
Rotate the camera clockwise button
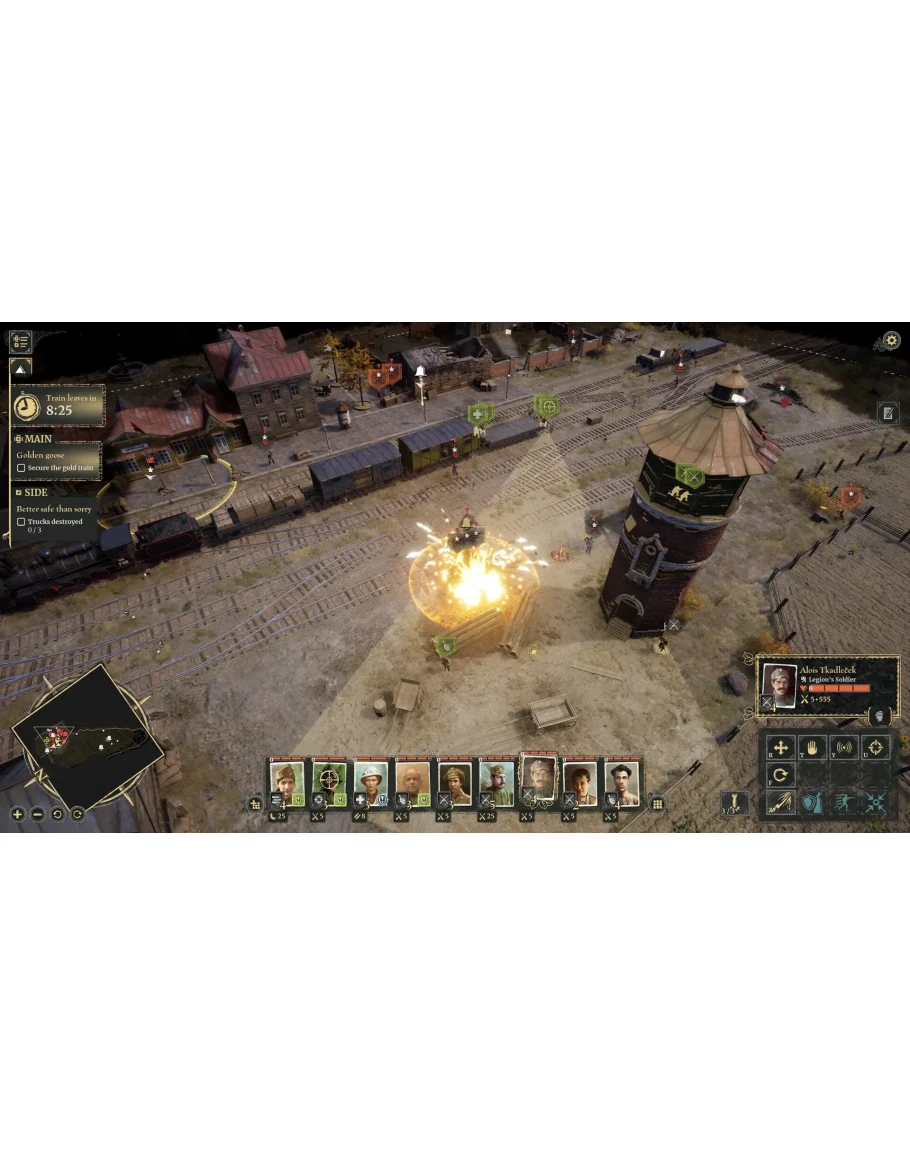point(77,814)
